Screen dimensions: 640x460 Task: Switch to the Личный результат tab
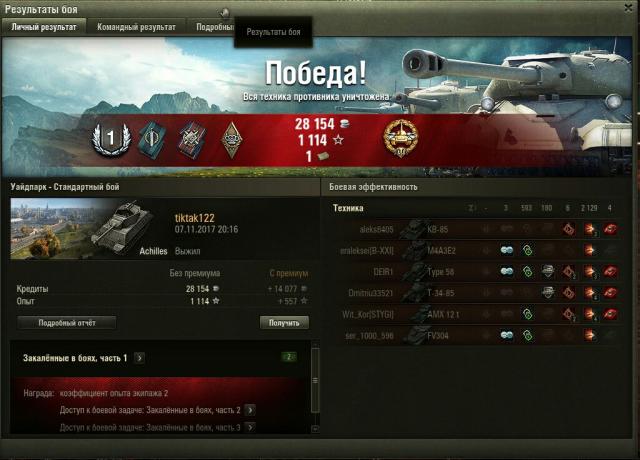43,28
